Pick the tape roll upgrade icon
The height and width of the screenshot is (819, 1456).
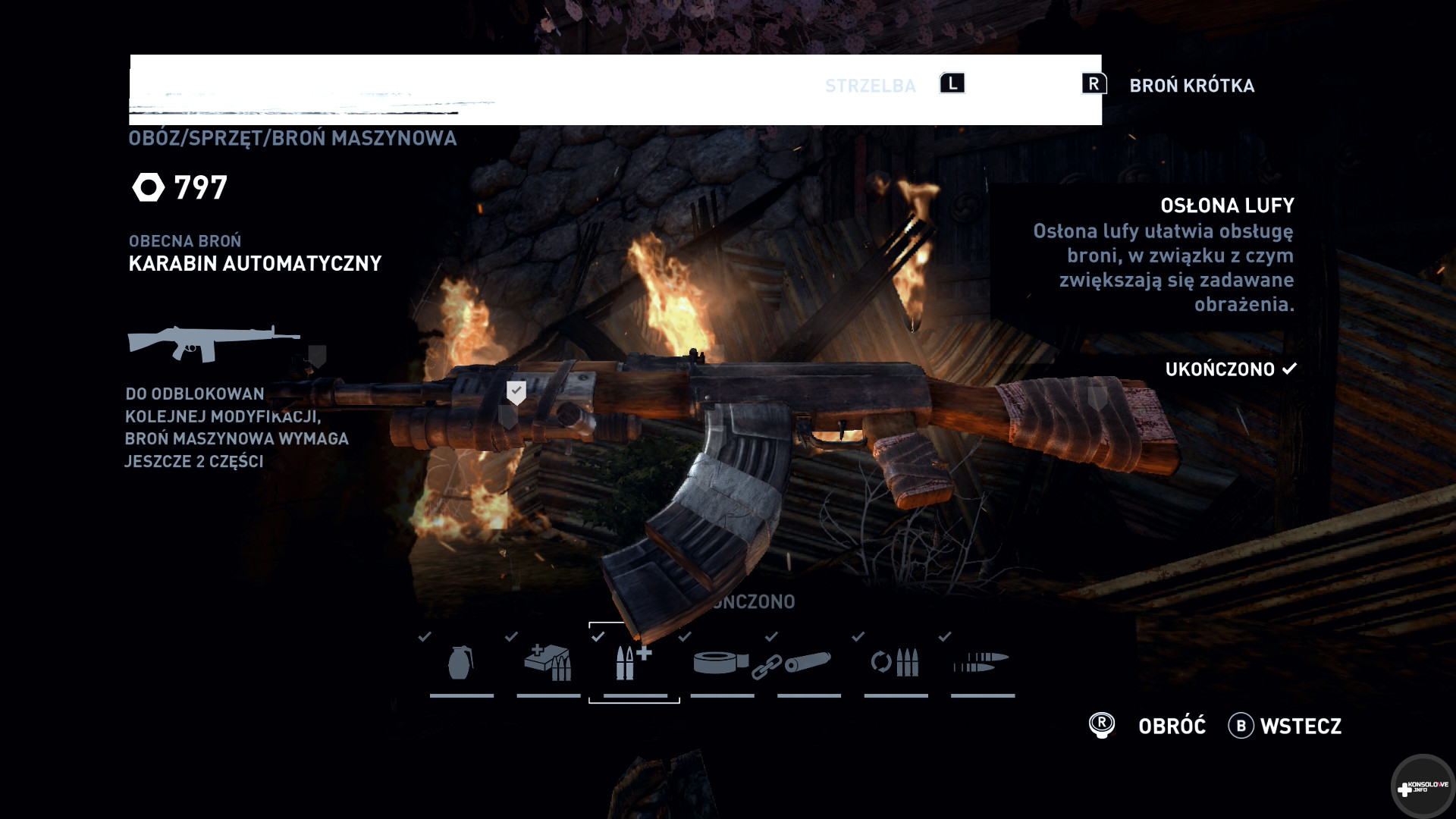coord(720,663)
